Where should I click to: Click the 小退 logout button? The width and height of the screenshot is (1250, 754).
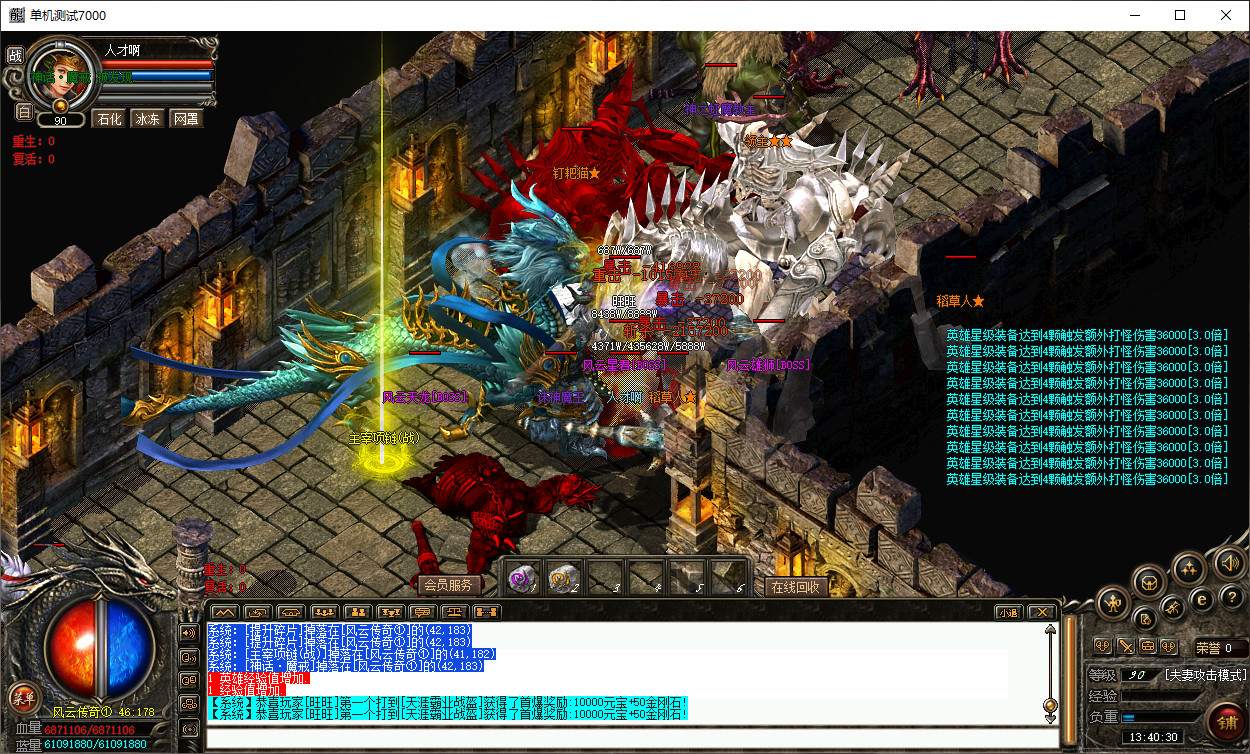coord(1007,612)
